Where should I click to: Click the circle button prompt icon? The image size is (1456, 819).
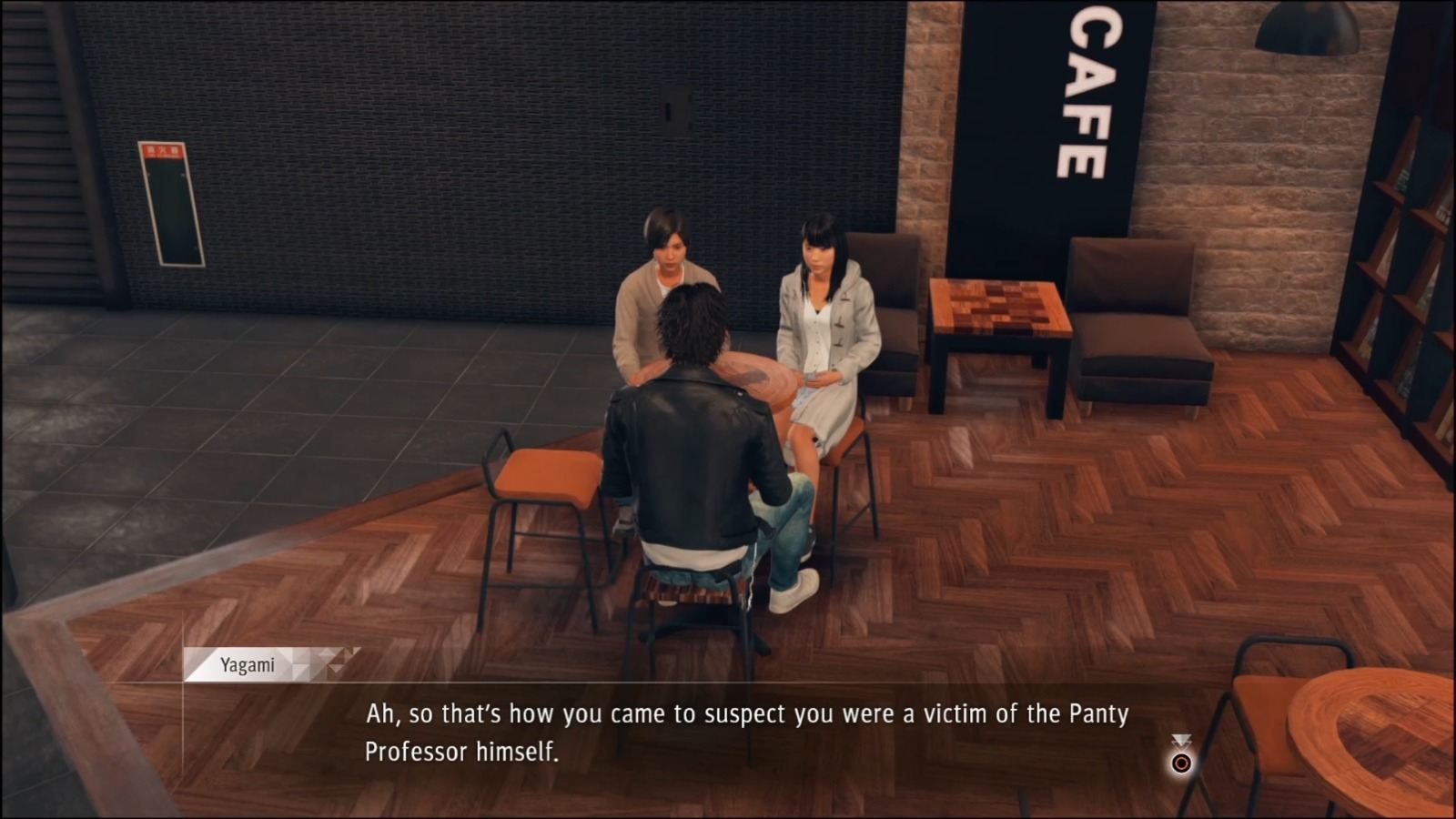point(1180,763)
